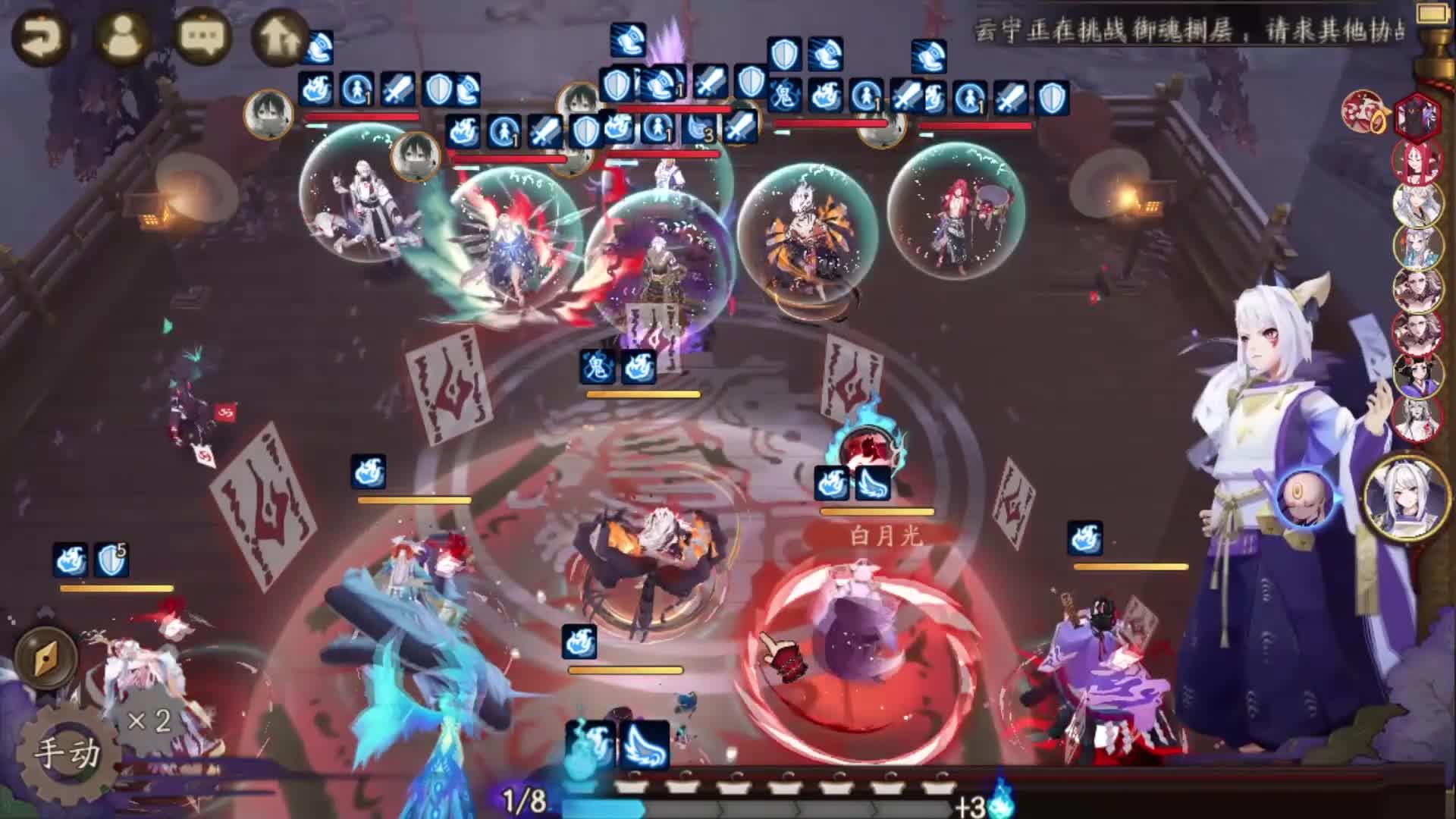This screenshot has height=819, width=1456.
Task: Activate the blue wing skill
Action: 645,744
